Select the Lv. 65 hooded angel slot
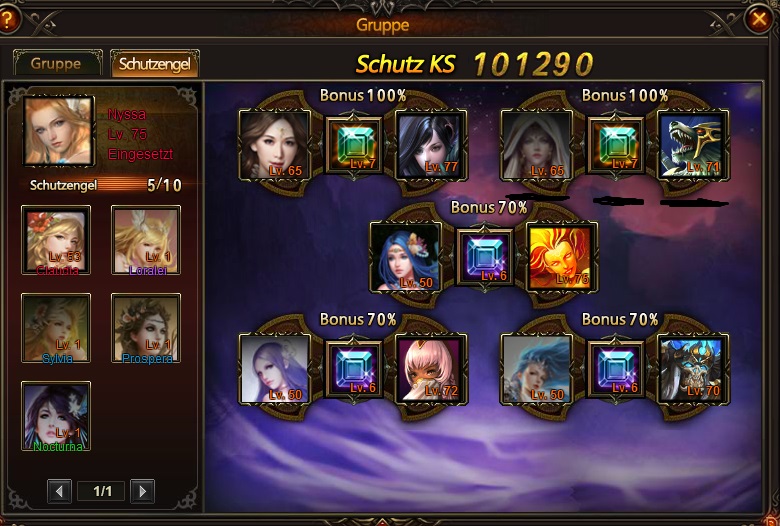Image resolution: width=780 pixels, height=526 pixels. (x=536, y=144)
